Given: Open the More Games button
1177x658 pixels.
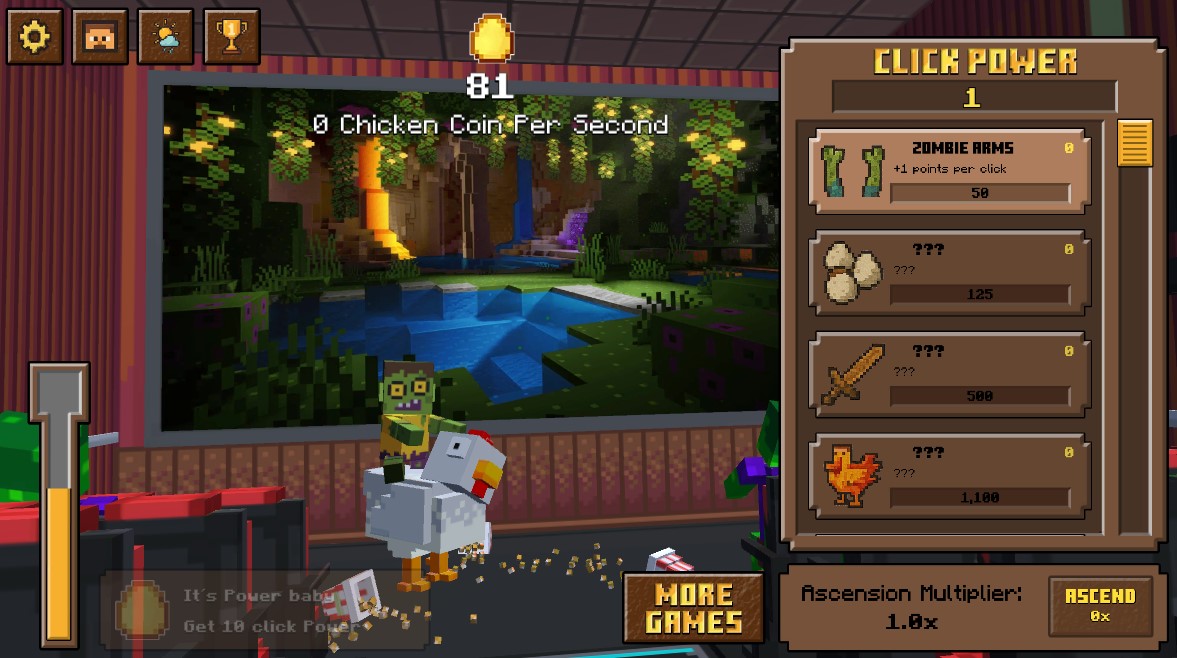Looking at the screenshot, I should (694, 608).
